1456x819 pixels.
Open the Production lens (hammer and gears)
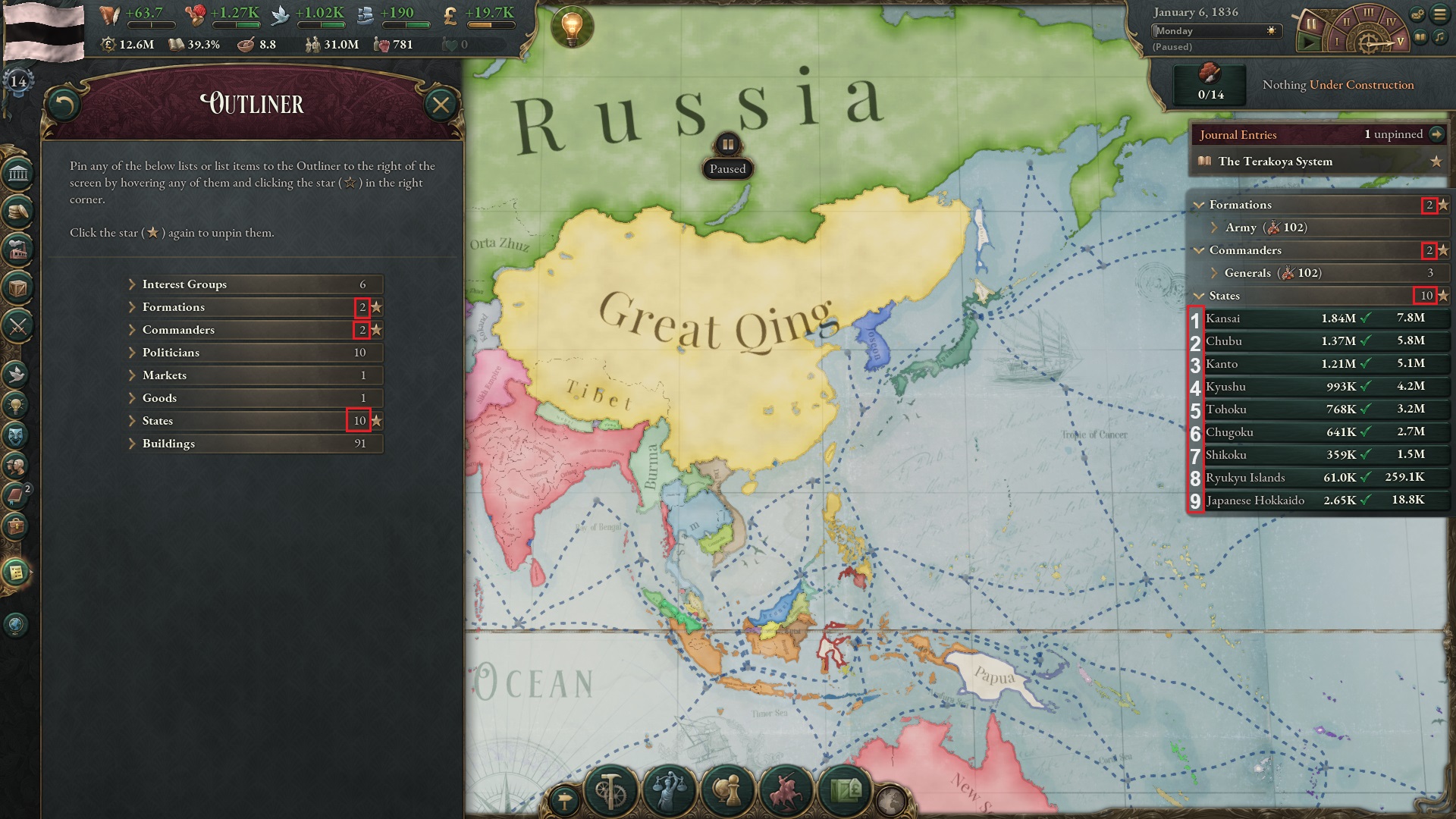pos(610,791)
